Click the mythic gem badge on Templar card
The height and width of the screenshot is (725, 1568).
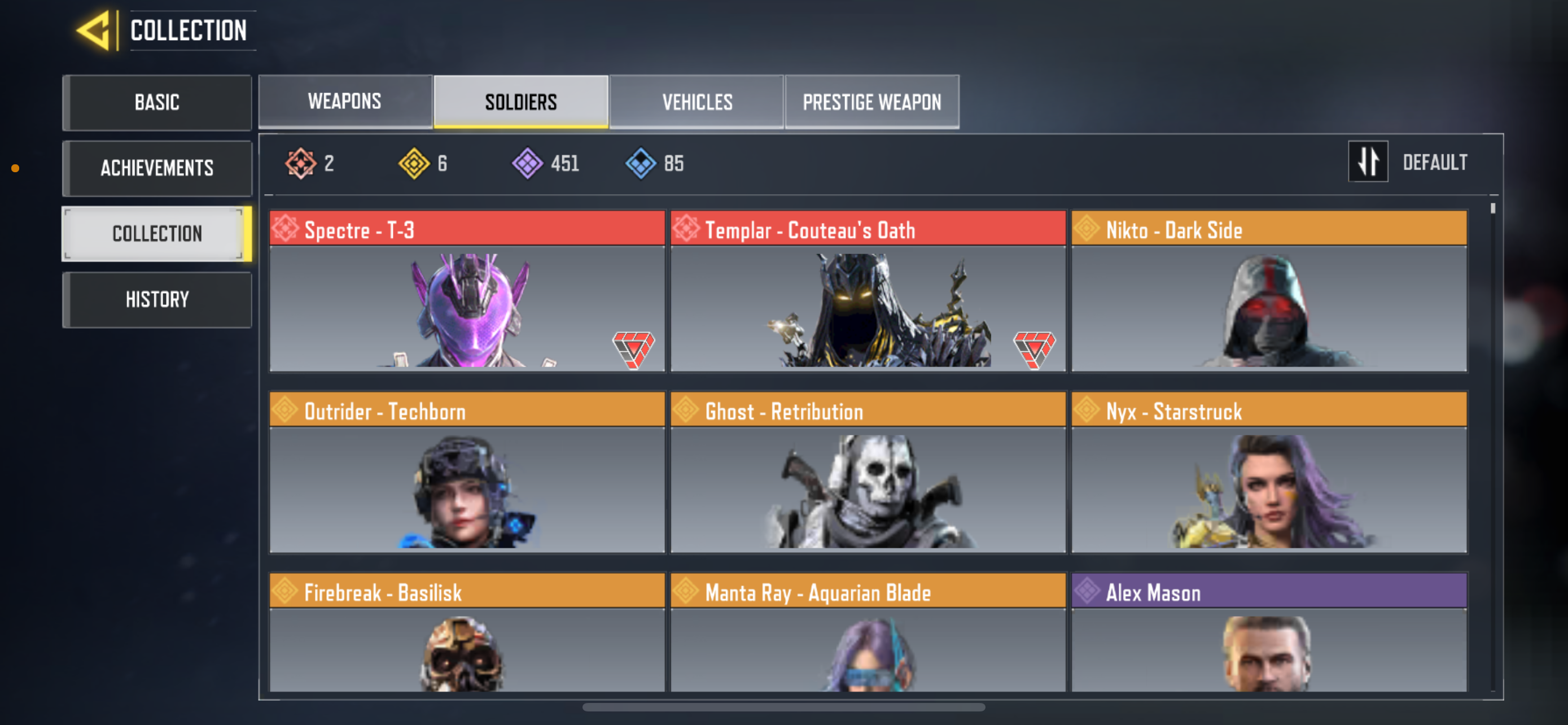pyautogui.click(x=1035, y=350)
